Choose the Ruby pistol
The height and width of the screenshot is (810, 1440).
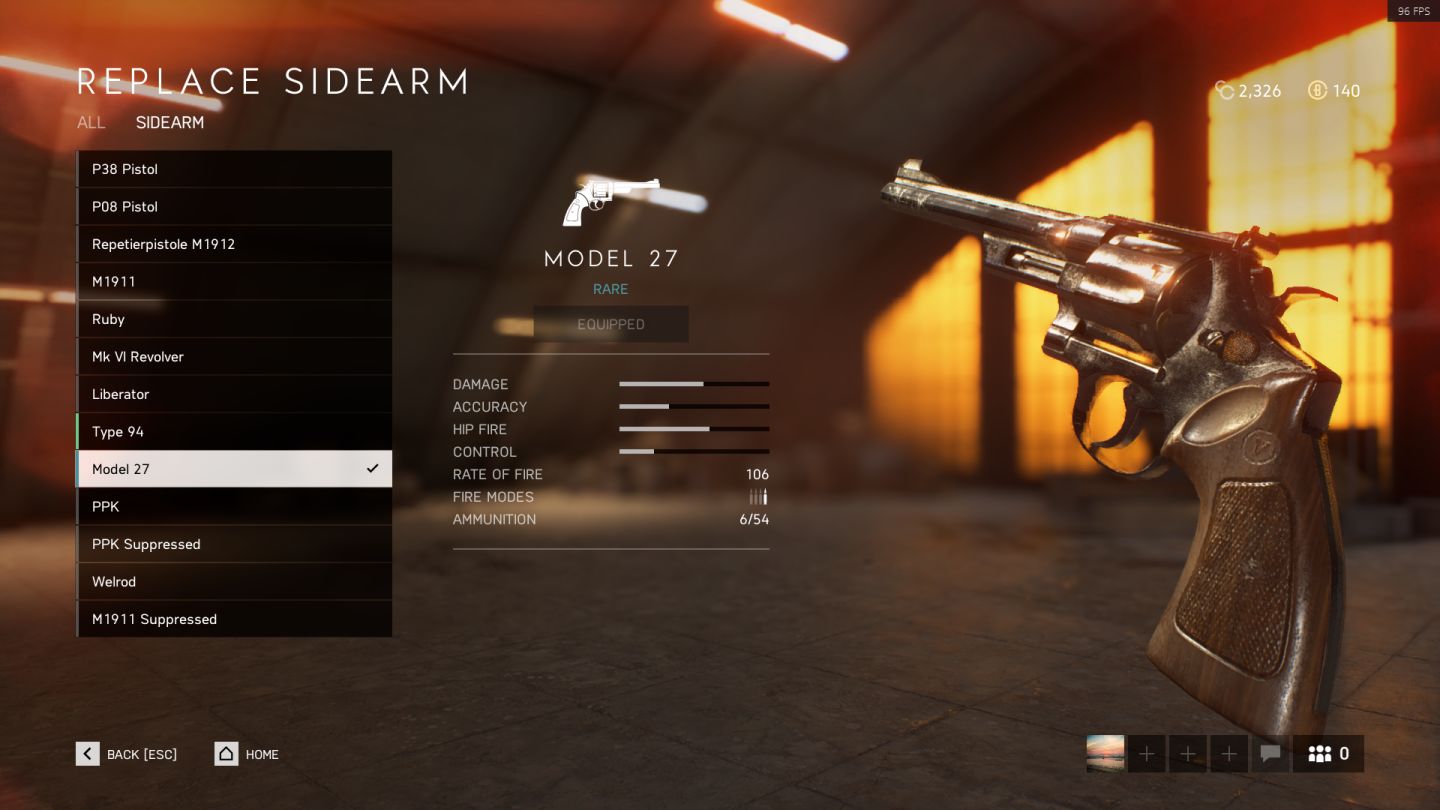tap(234, 319)
